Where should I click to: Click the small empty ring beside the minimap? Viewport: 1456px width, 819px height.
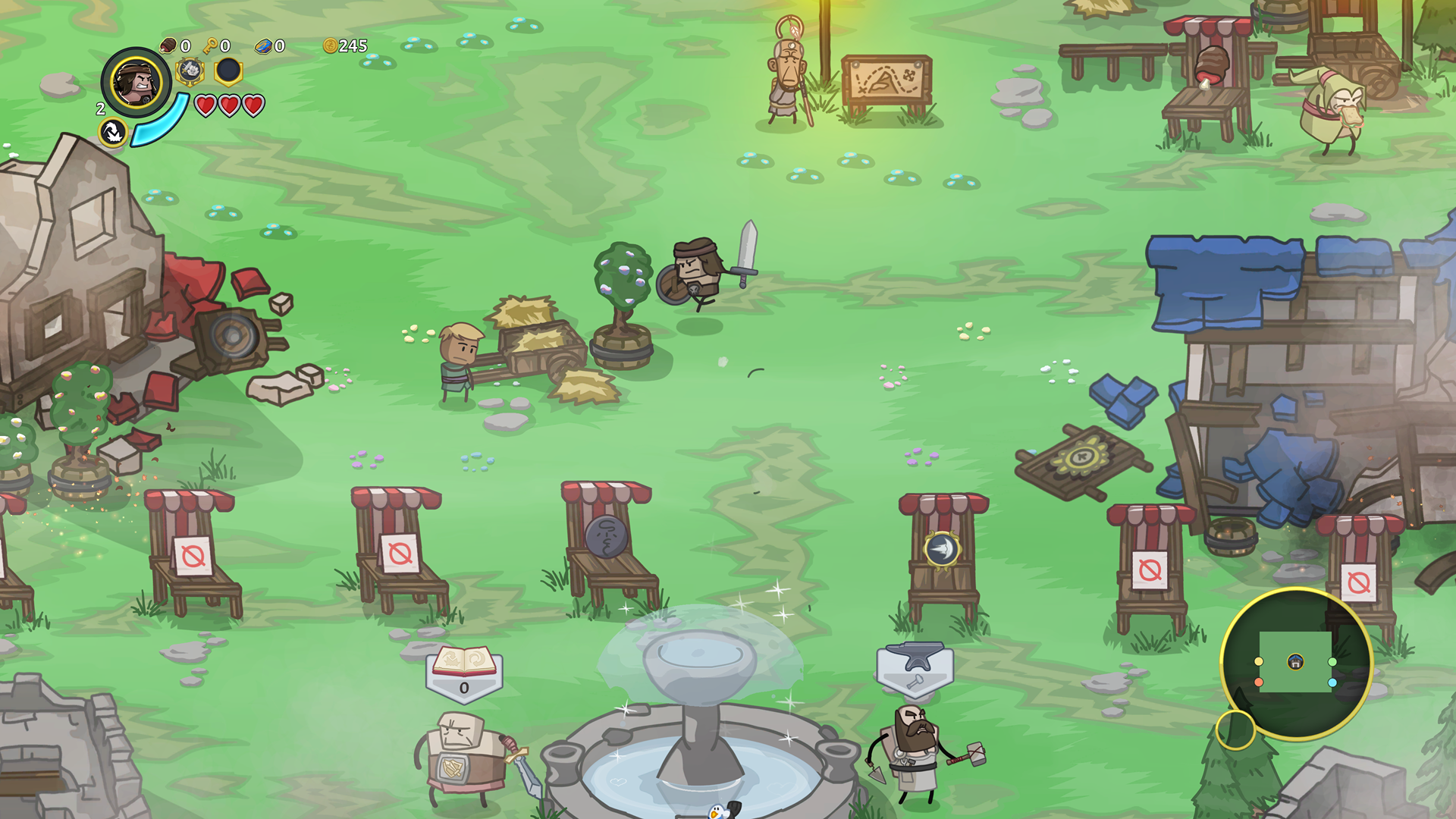[1235, 730]
